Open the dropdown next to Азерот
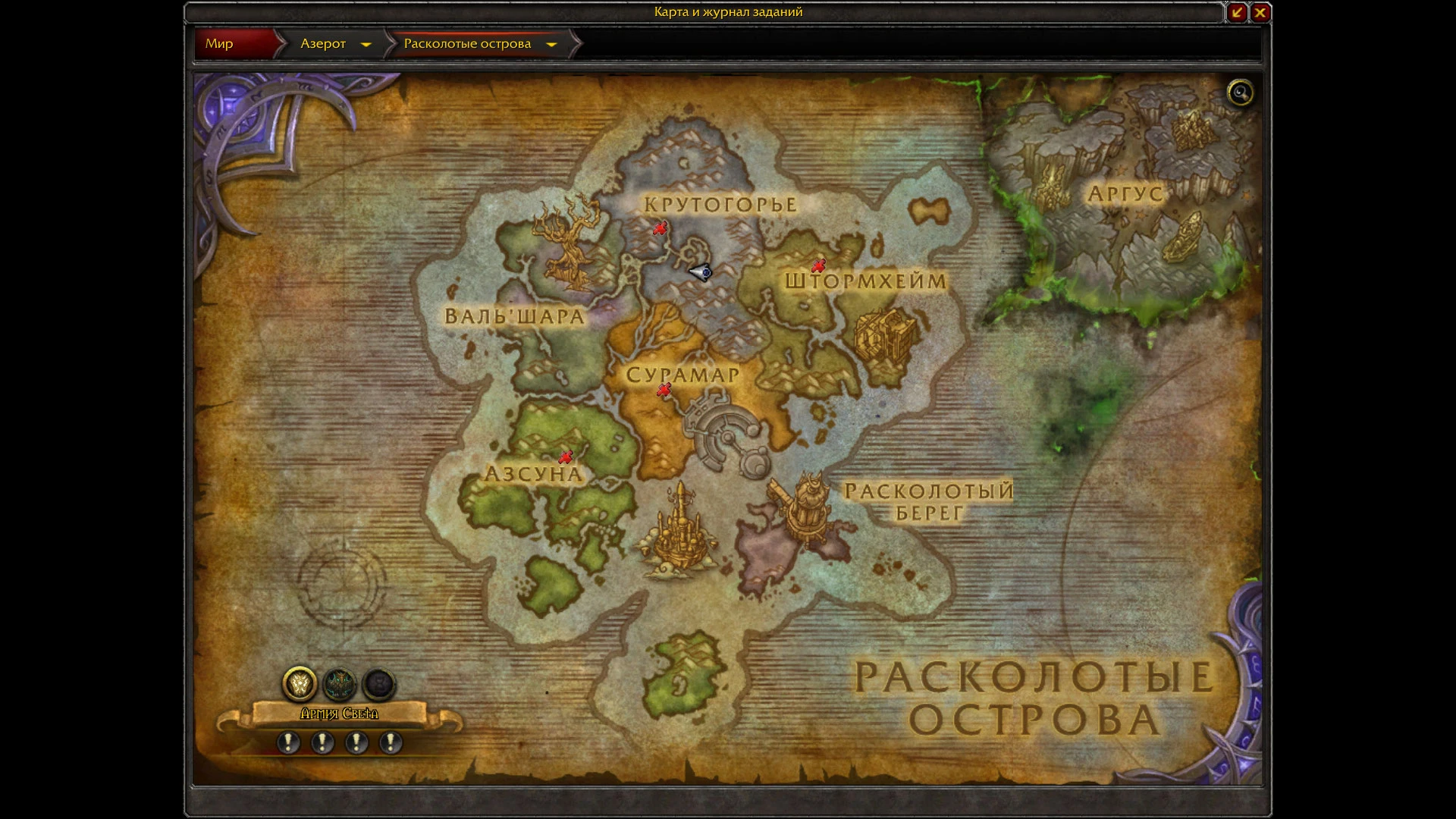Image resolution: width=1456 pixels, height=819 pixels. 366,44
